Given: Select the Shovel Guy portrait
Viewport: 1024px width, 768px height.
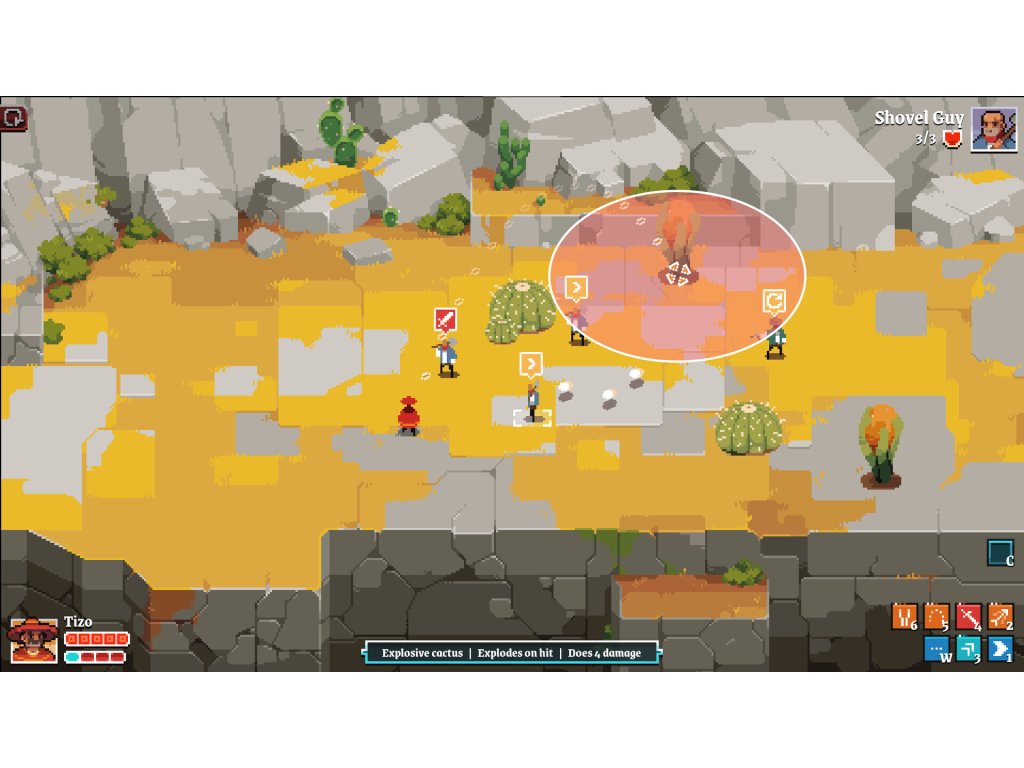Looking at the screenshot, I should click(993, 129).
